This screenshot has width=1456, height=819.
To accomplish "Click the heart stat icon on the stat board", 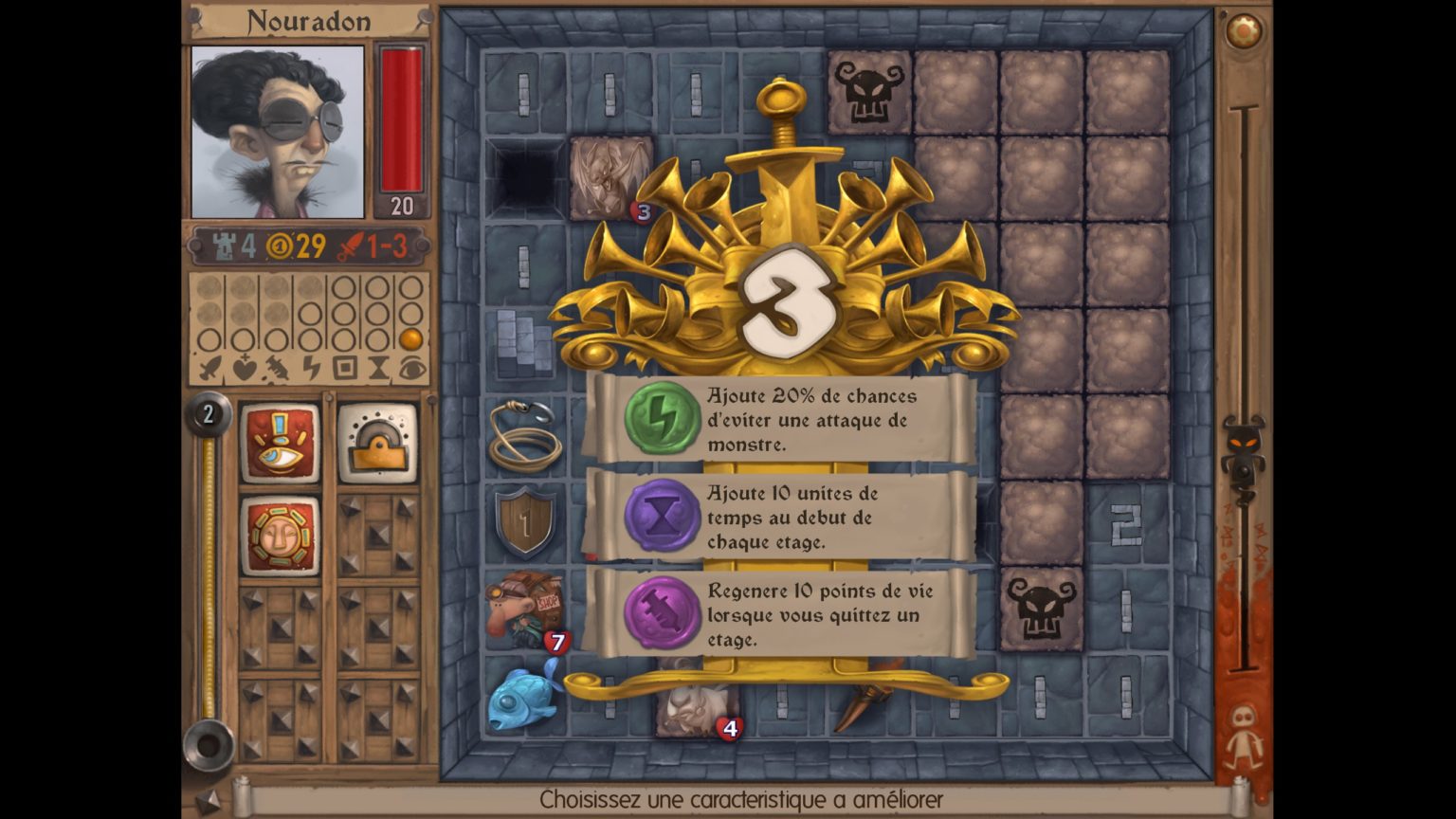I will (x=243, y=366).
